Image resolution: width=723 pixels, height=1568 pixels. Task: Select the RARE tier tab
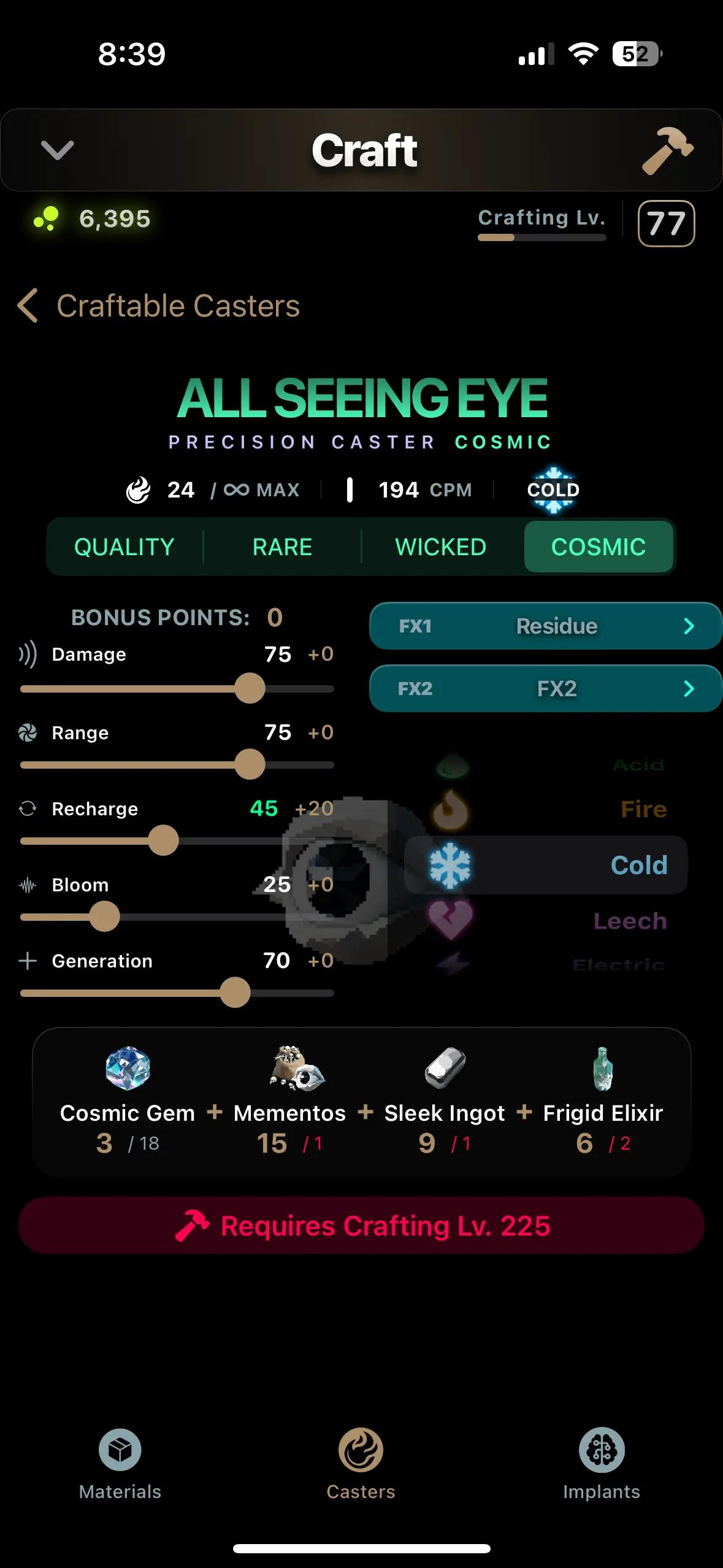coord(282,547)
